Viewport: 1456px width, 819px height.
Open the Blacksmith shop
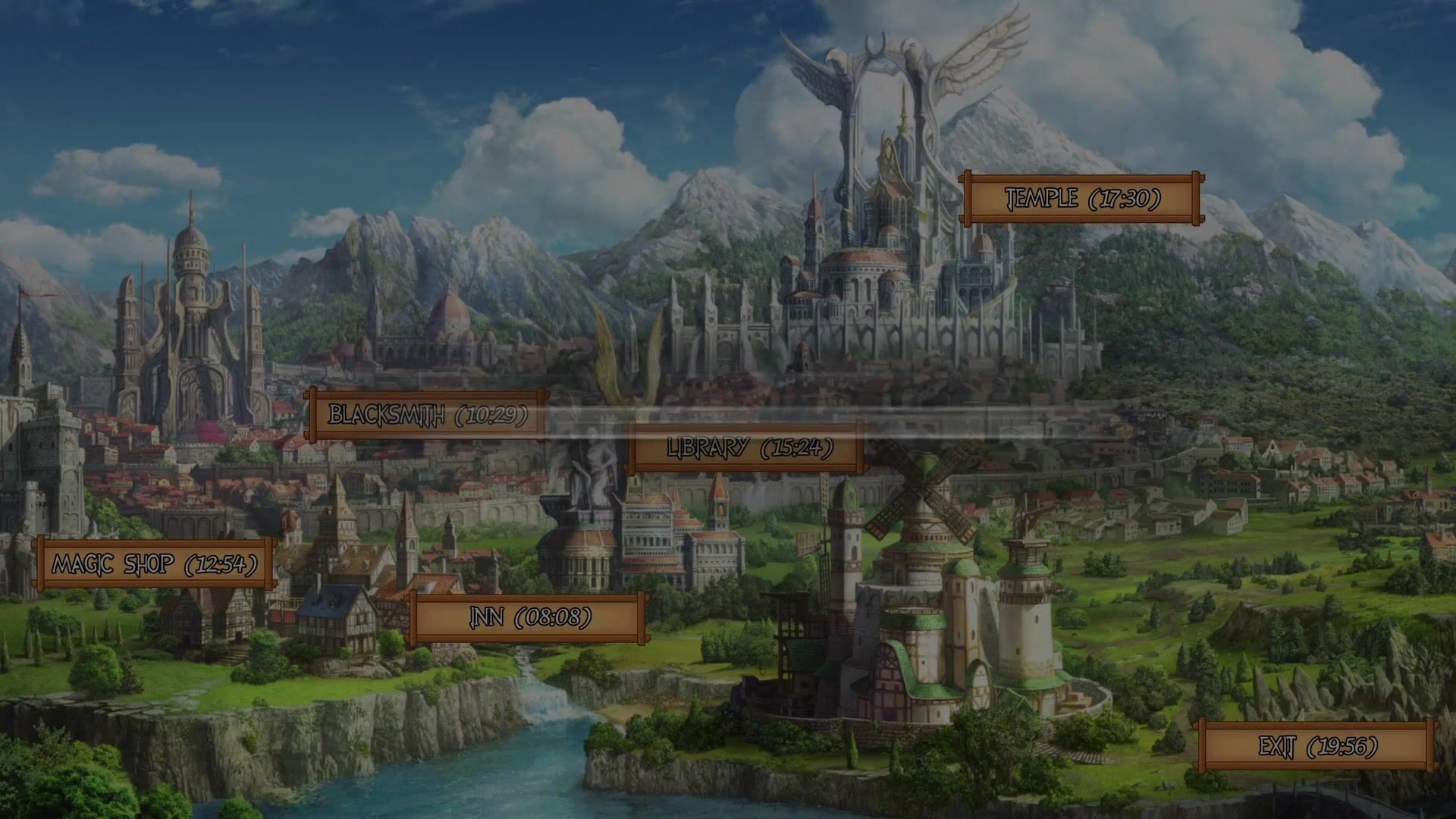pyautogui.click(x=426, y=415)
